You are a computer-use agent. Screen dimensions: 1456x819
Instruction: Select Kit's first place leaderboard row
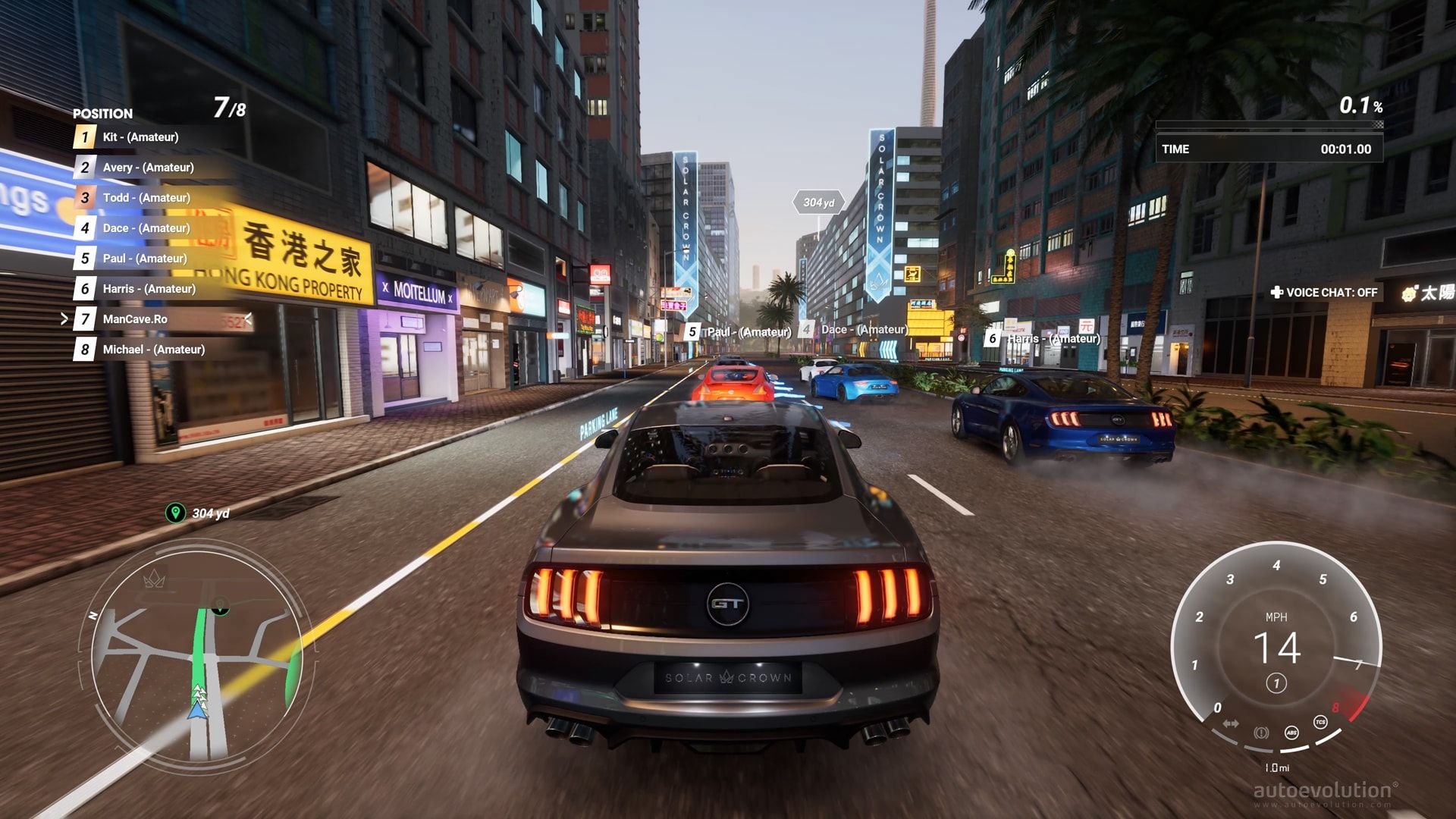(140, 137)
